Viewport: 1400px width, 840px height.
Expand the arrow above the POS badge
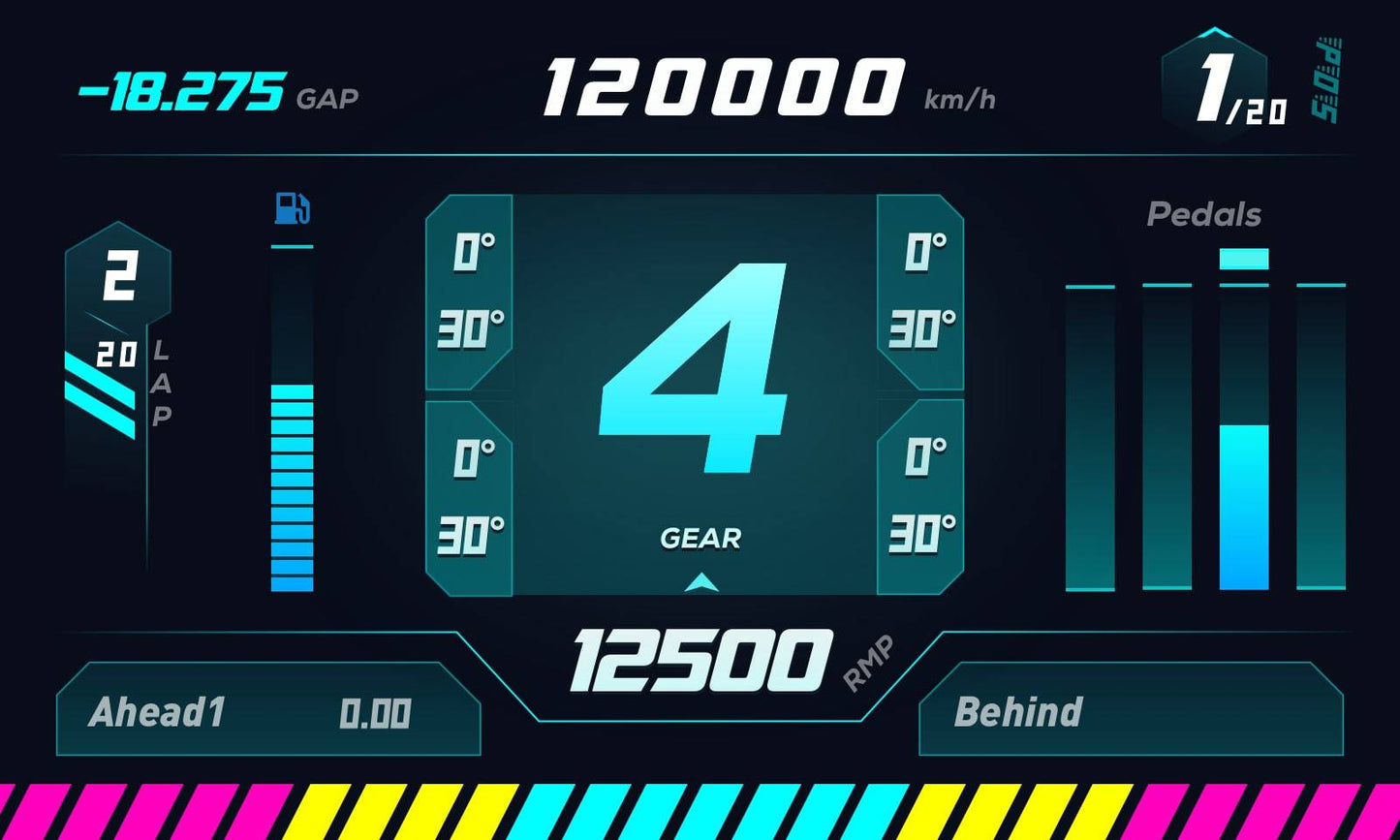click(1213, 31)
